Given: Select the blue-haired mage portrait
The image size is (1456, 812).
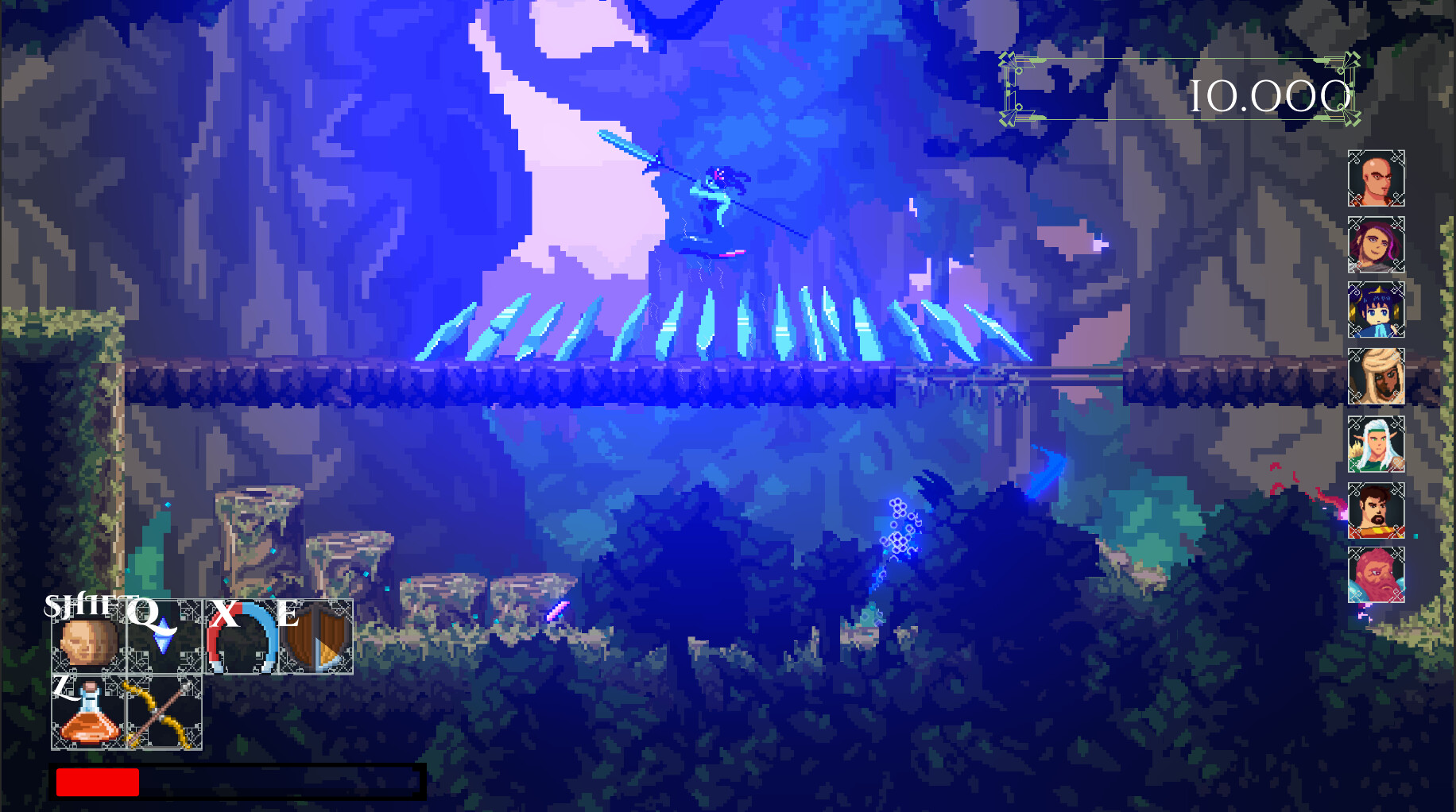Looking at the screenshot, I should [x=1377, y=310].
